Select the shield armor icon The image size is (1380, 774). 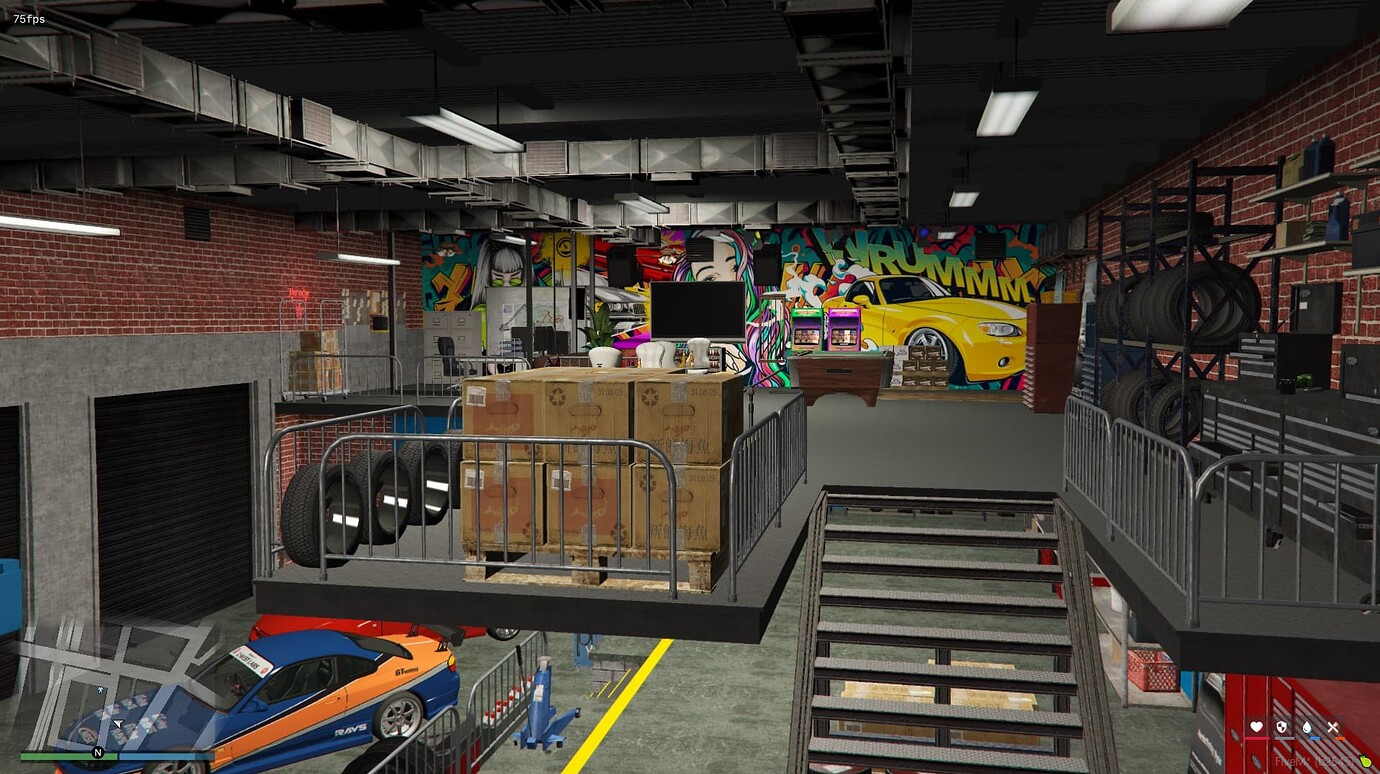point(1281,726)
